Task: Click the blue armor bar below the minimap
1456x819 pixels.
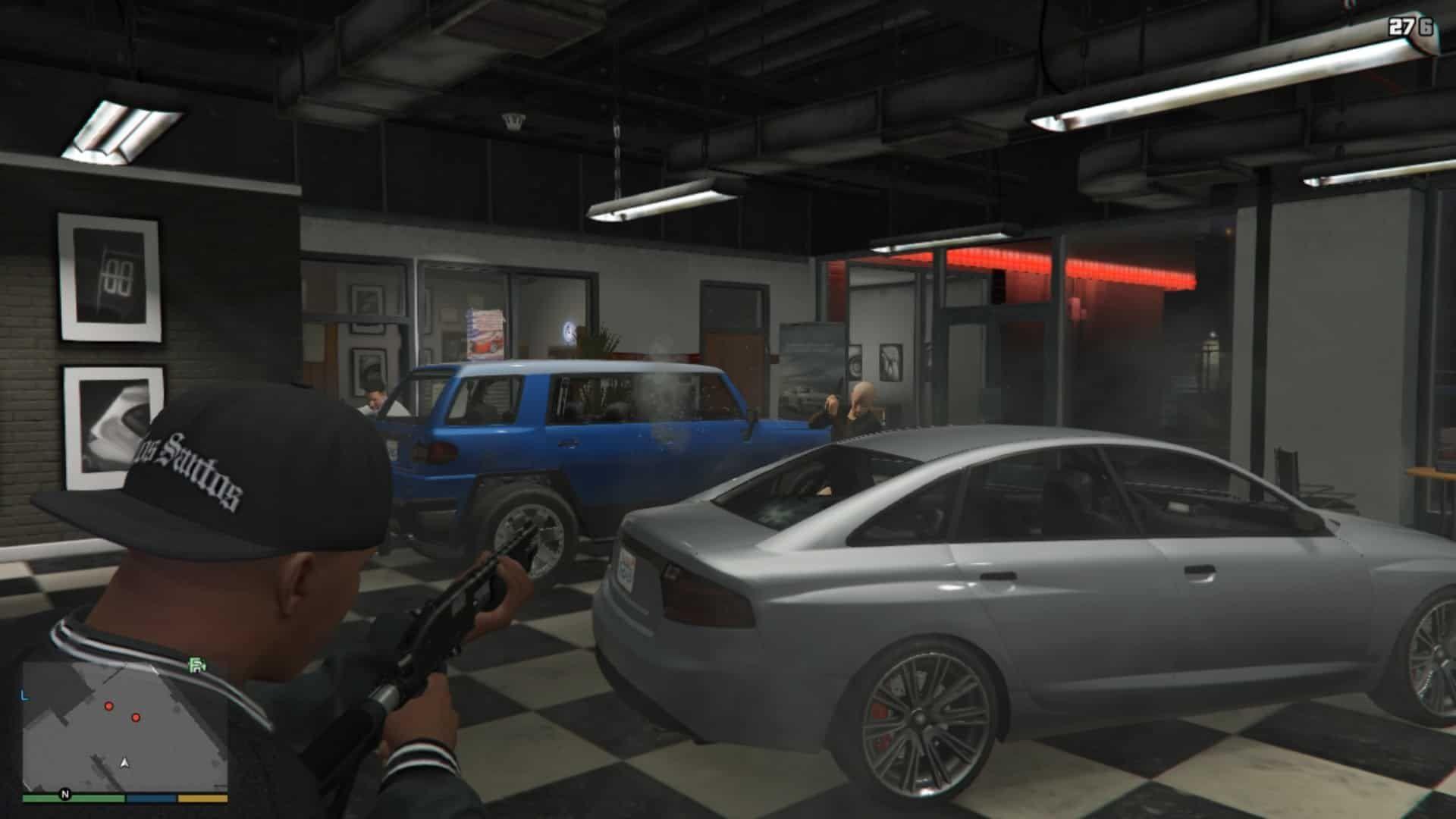Action: 151,798
